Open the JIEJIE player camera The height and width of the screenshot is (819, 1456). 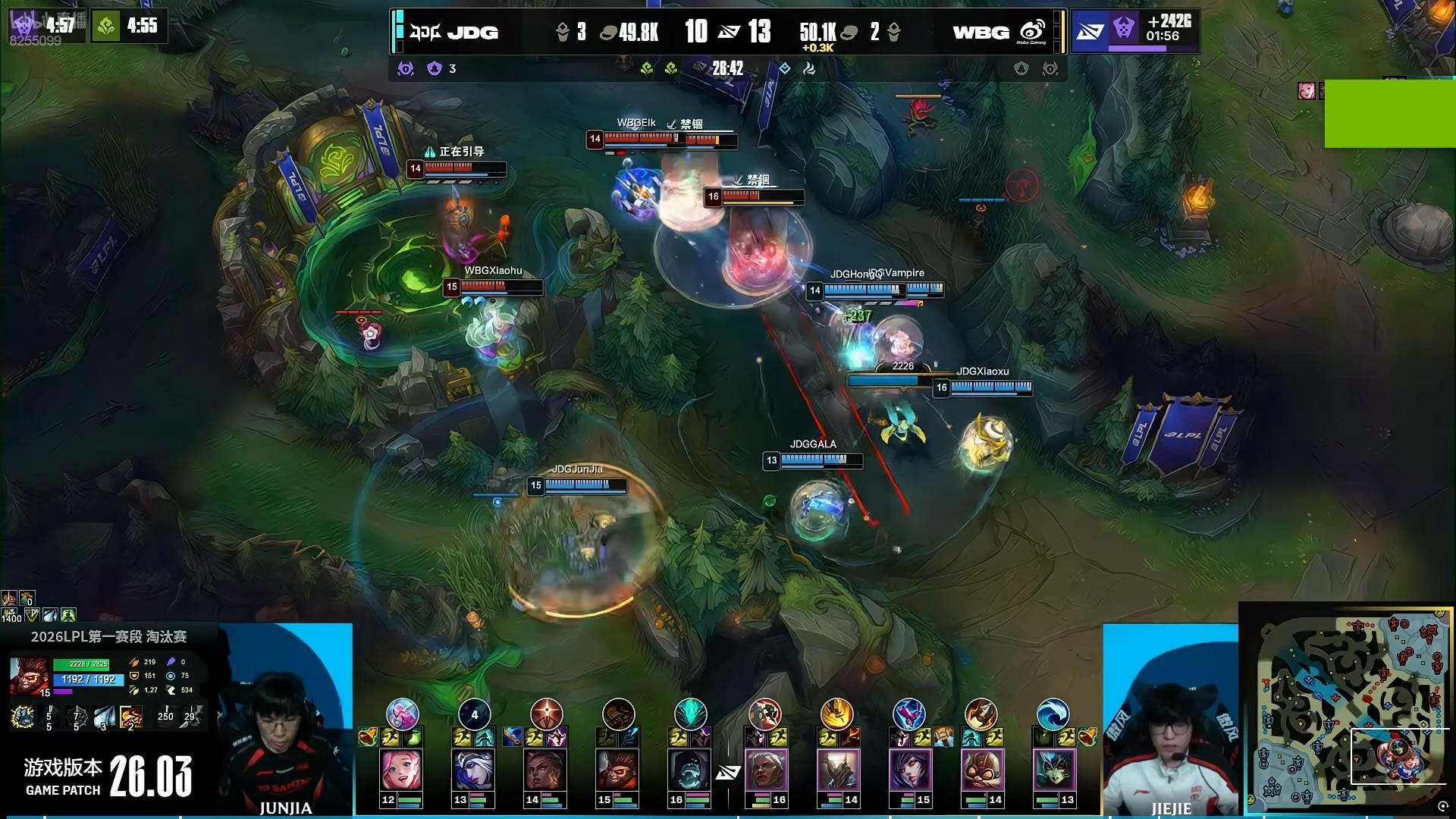pyautogui.click(x=1170, y=720)
